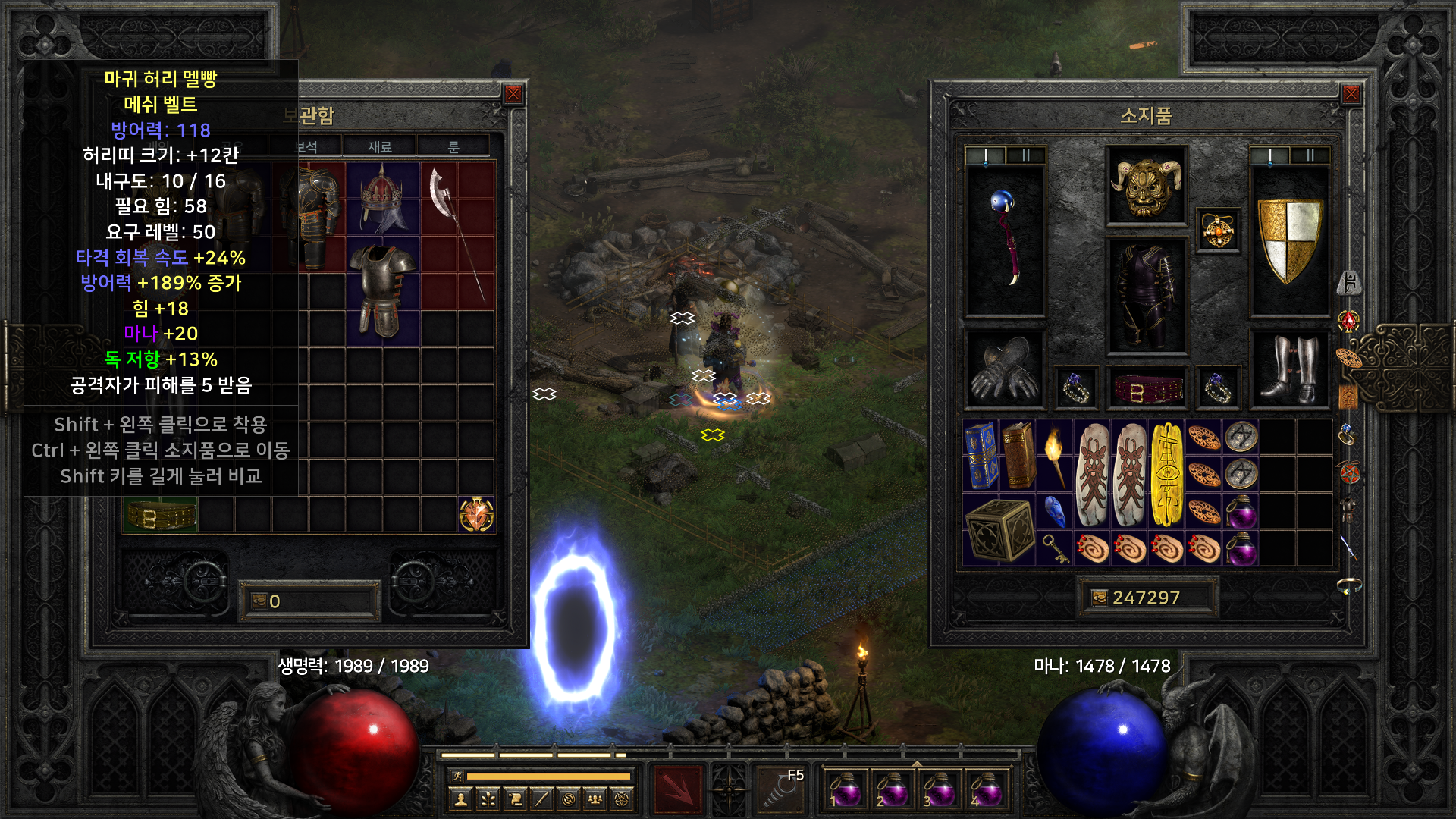The image size is (1456, 819).
Task: Open the Horadric Cube in inventory
Action: (x=999, y=529)
